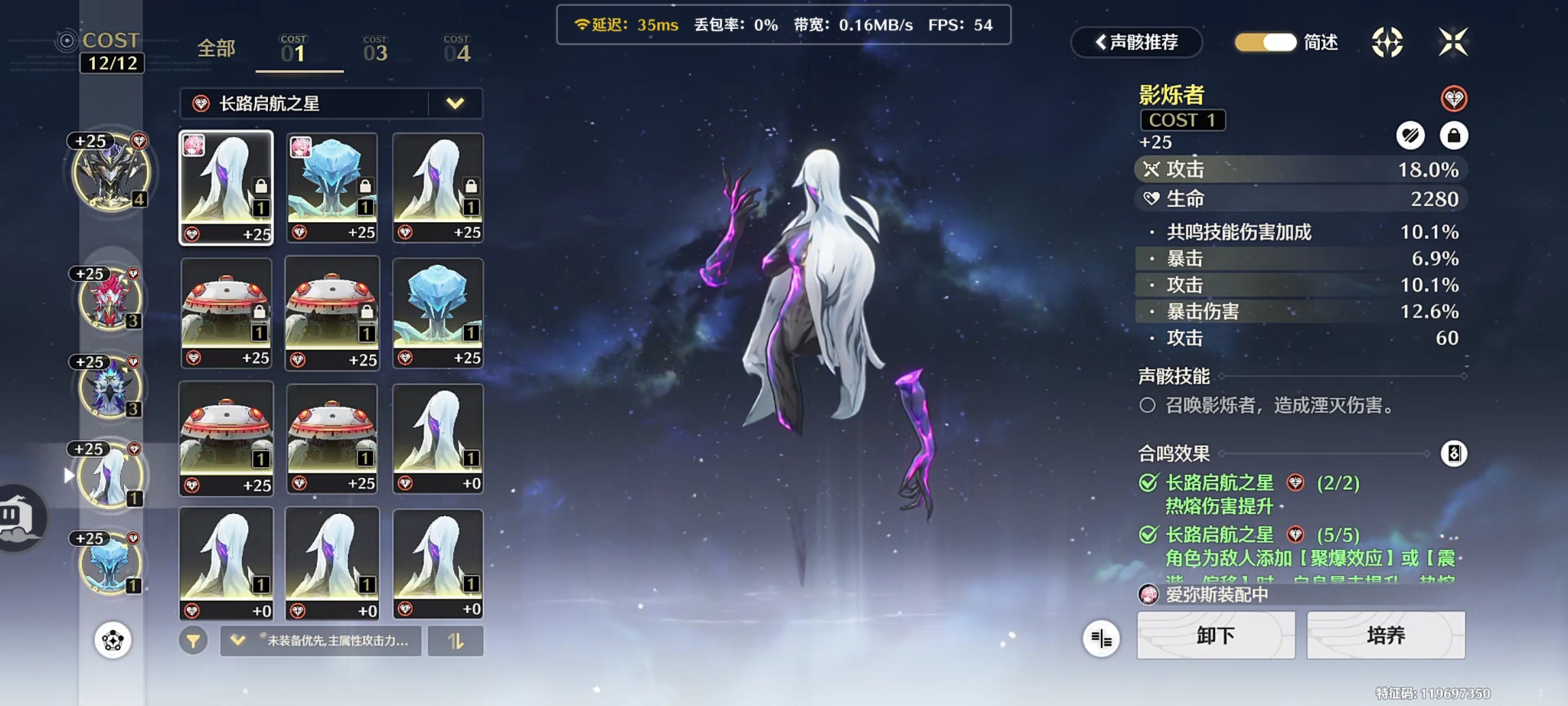Toggle the sort order arrows button

[455, 641]
